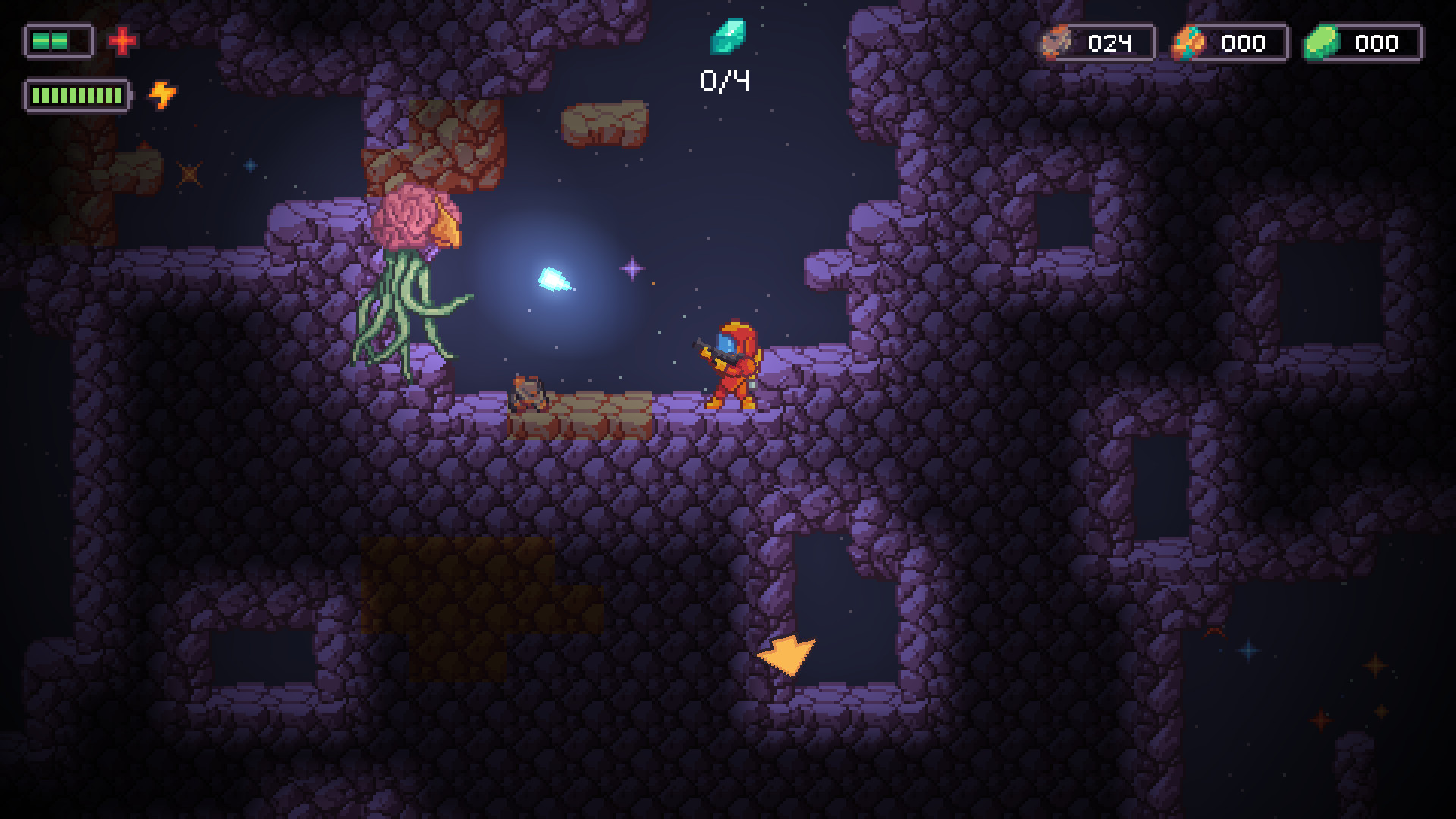The height and width of the screenshot is (819, 1456).
Task: Click the brown ore icon beside counter 024
Action: click(1056, 43)
